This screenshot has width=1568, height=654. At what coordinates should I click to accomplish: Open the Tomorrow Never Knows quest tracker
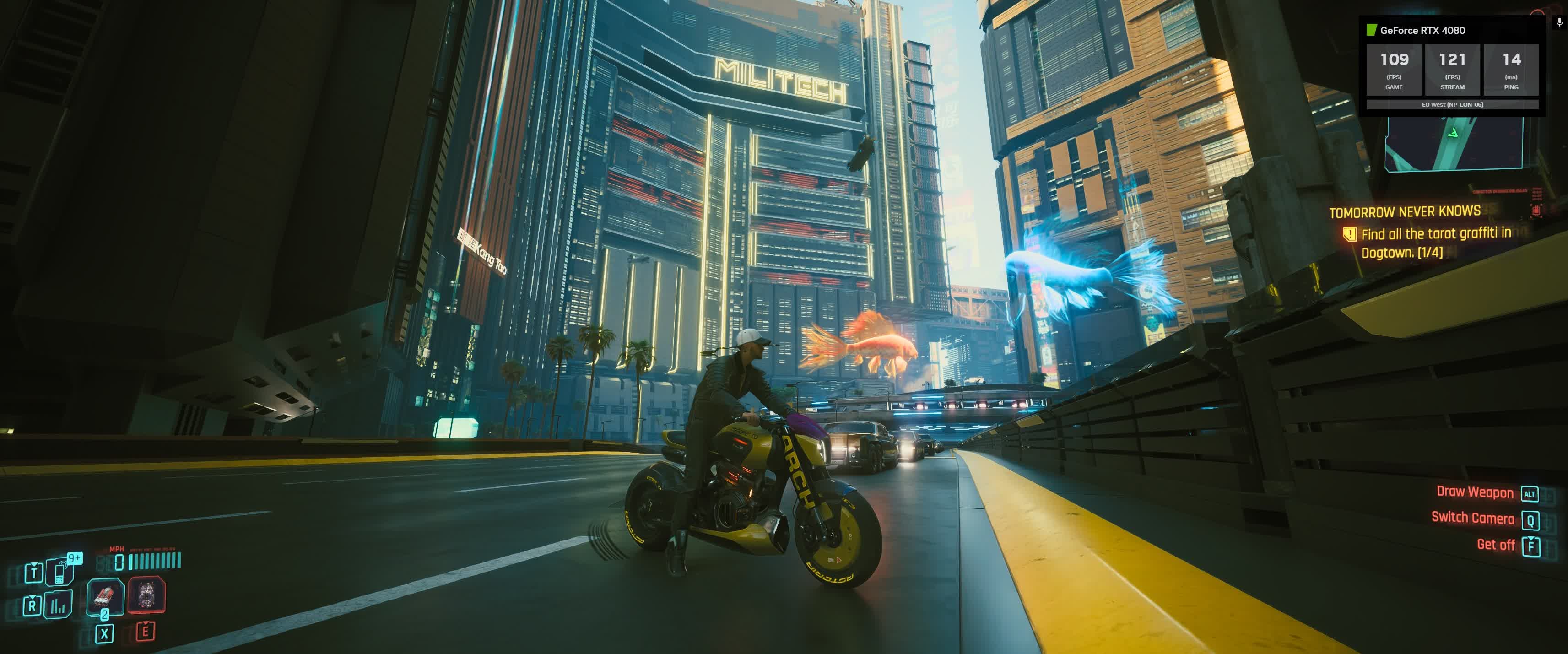coord(1404,212)
